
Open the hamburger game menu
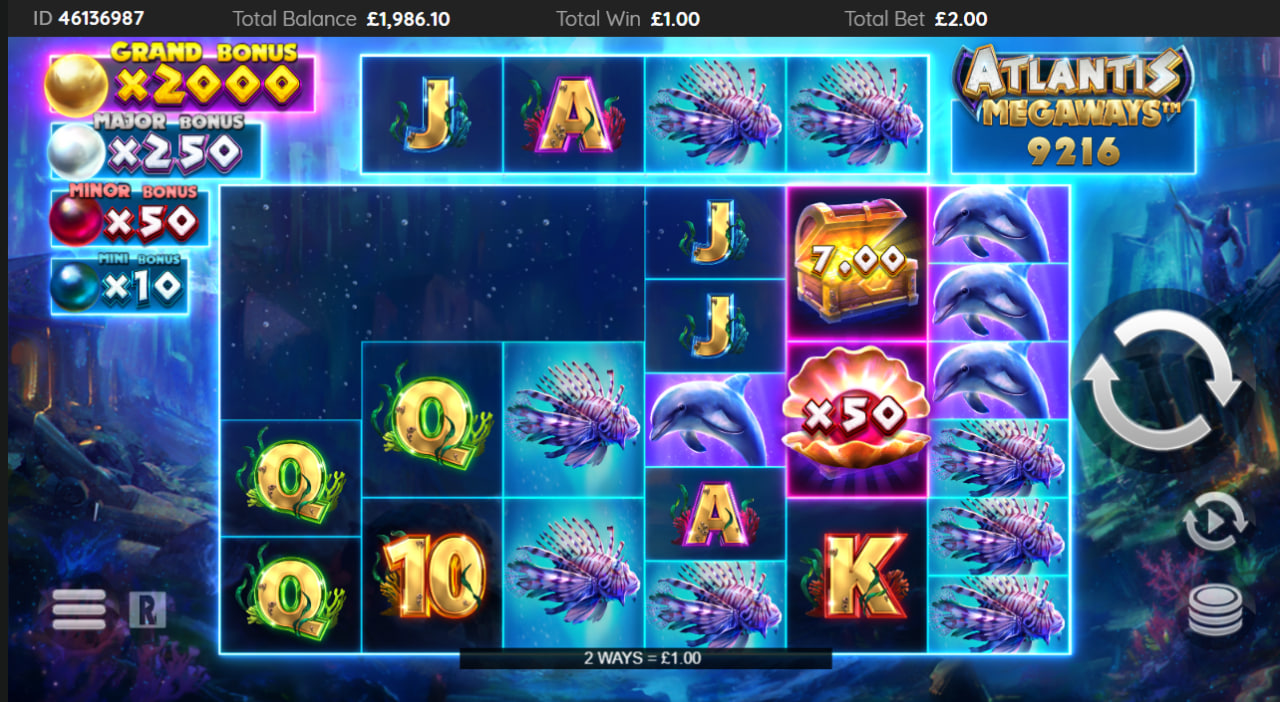pos(79,609)
